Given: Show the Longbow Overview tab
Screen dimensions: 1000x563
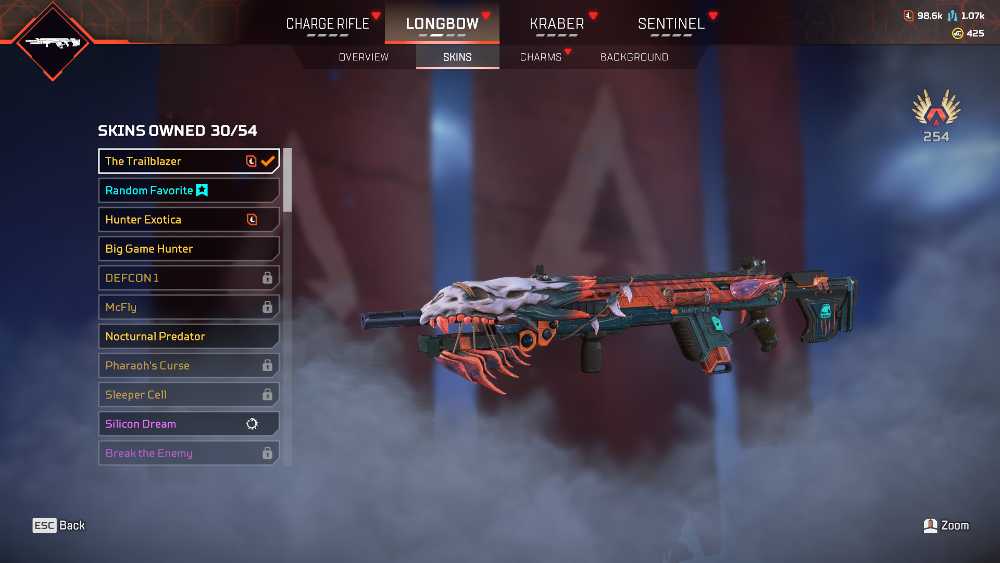Looking at the screenshot, I should [x=363, y=57].
